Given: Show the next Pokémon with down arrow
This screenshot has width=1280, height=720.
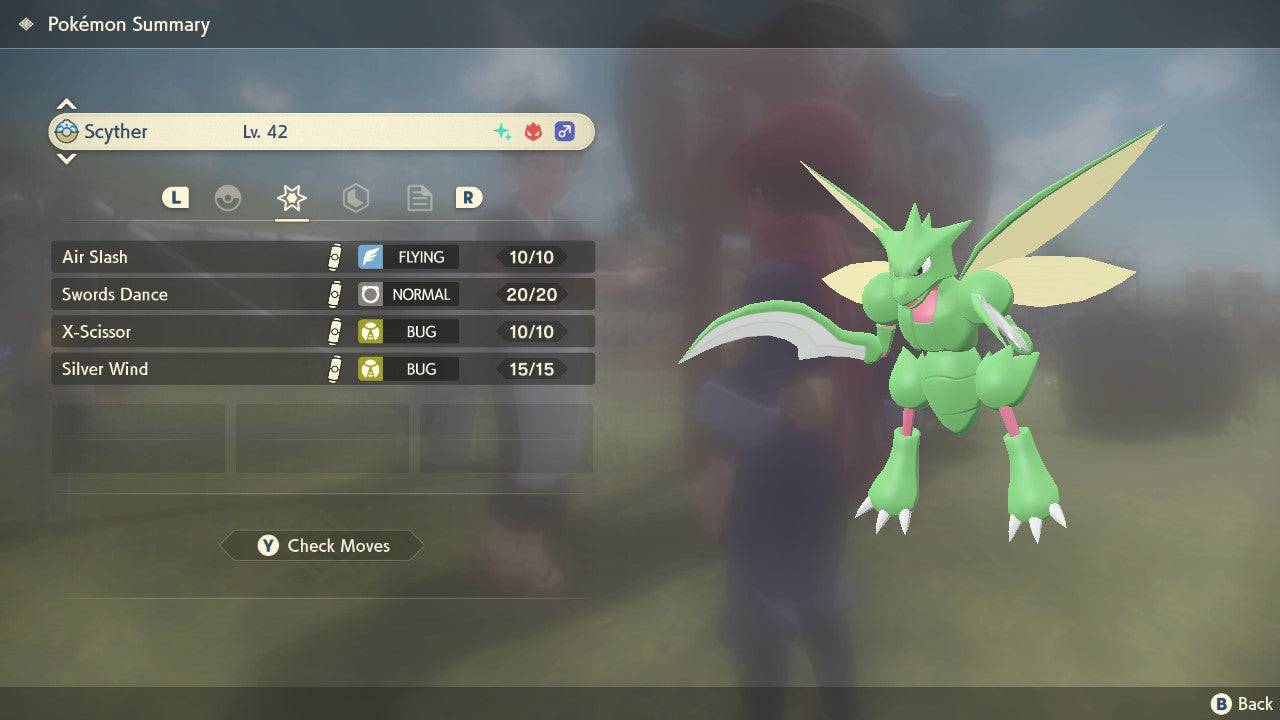Looking at the screenshot, I should point(66,158).
